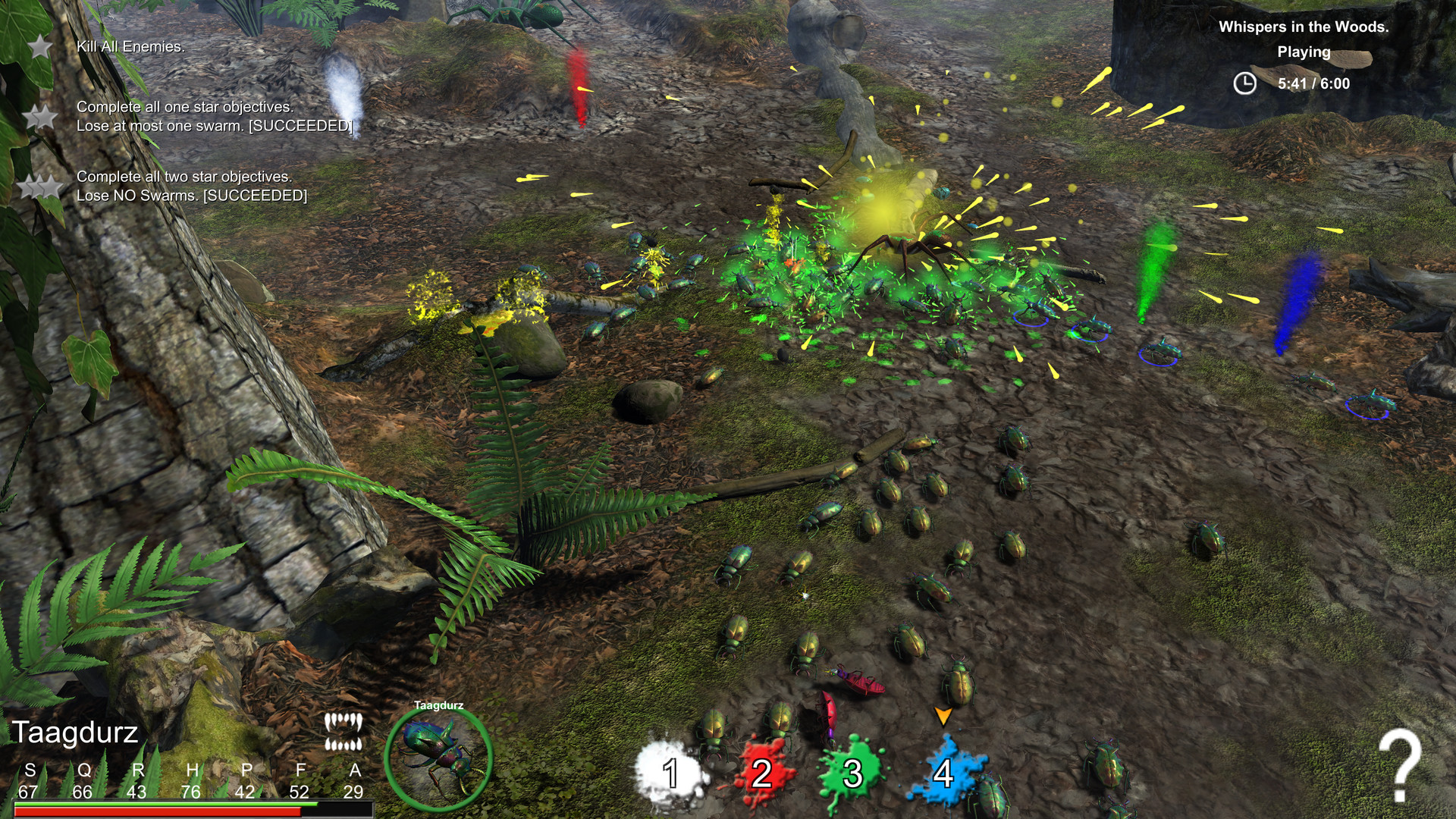Click the two-star icon for two star objectives
The width and height of the screenshot is (1456, 819).
point(38,184)
